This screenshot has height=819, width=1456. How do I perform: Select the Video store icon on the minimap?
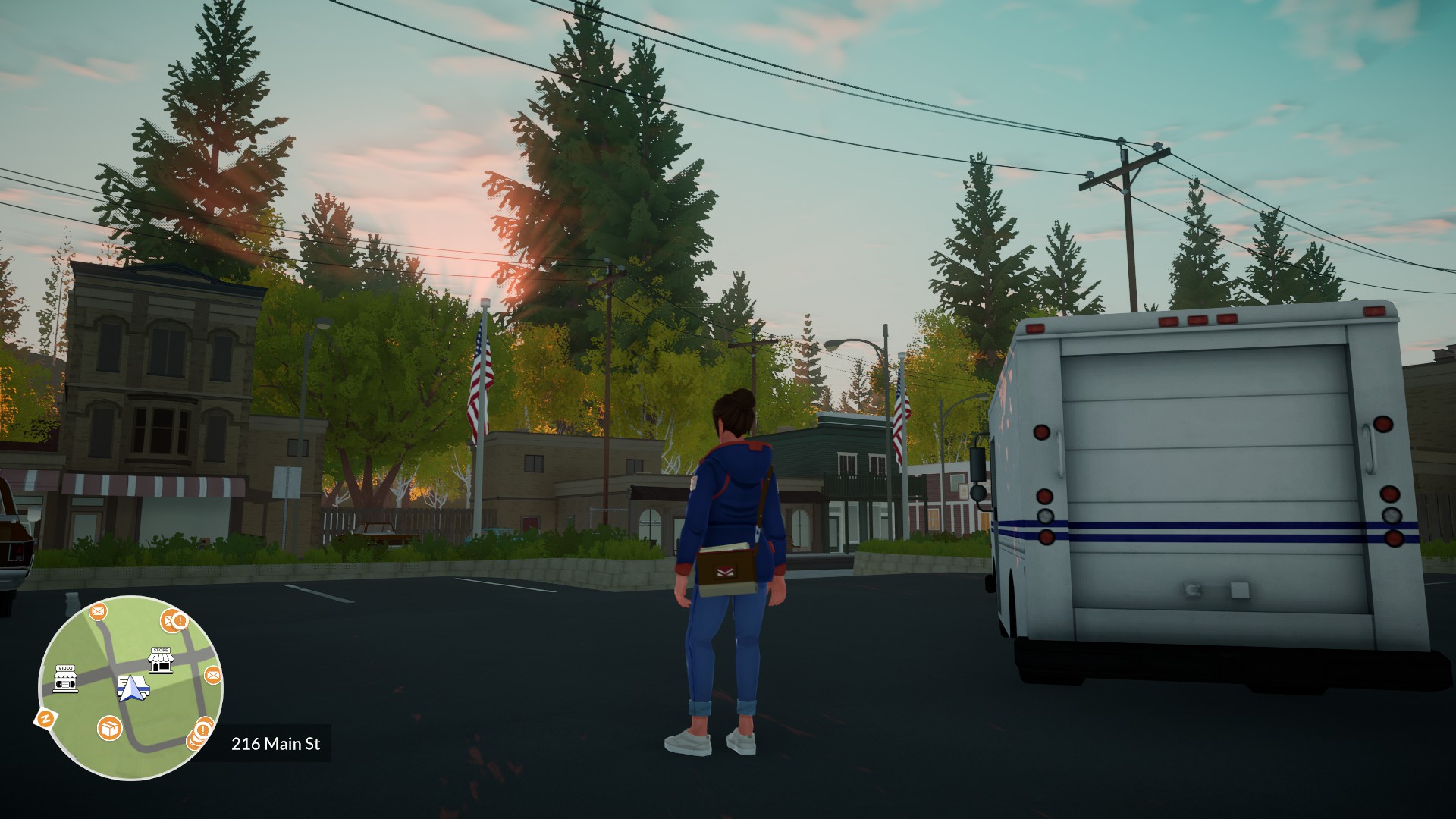(65, 679)
